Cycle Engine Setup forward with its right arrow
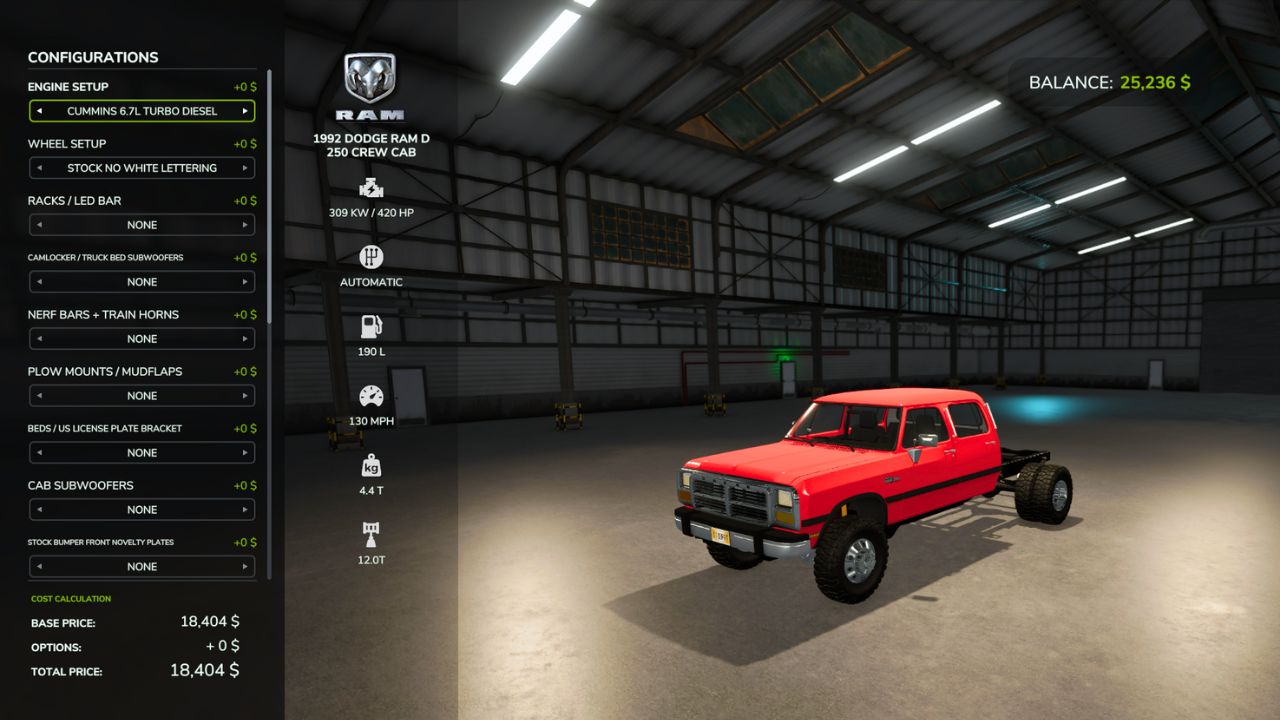The height and width of the screenshot is (720, 1280). click(x=246, y=111)
